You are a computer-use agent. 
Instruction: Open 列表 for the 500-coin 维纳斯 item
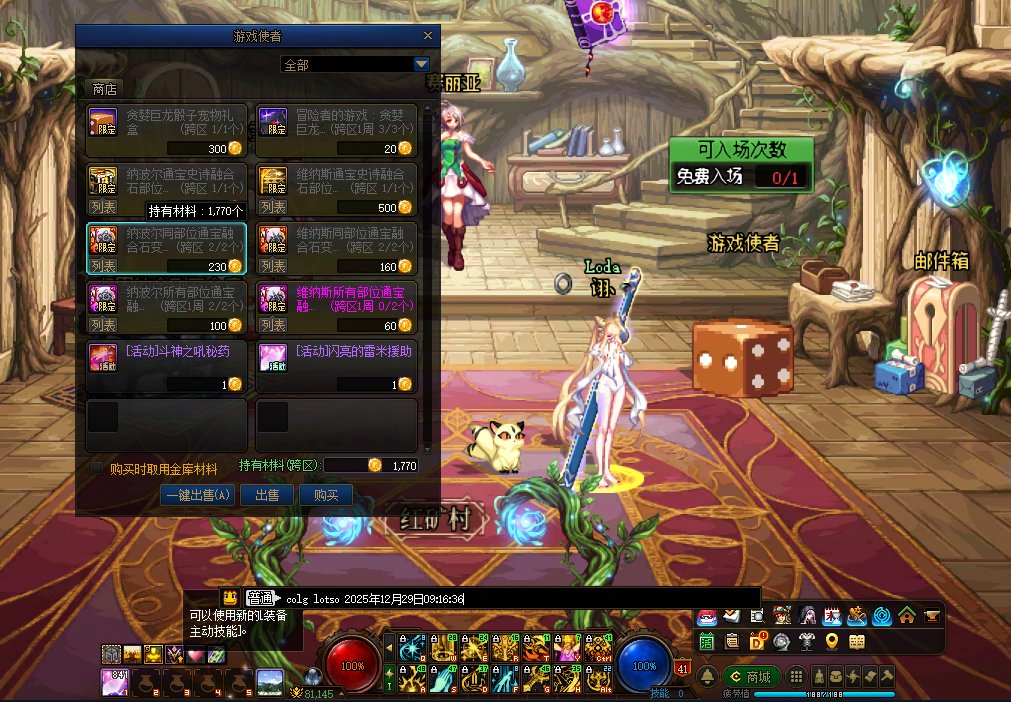tap(272, 208)
